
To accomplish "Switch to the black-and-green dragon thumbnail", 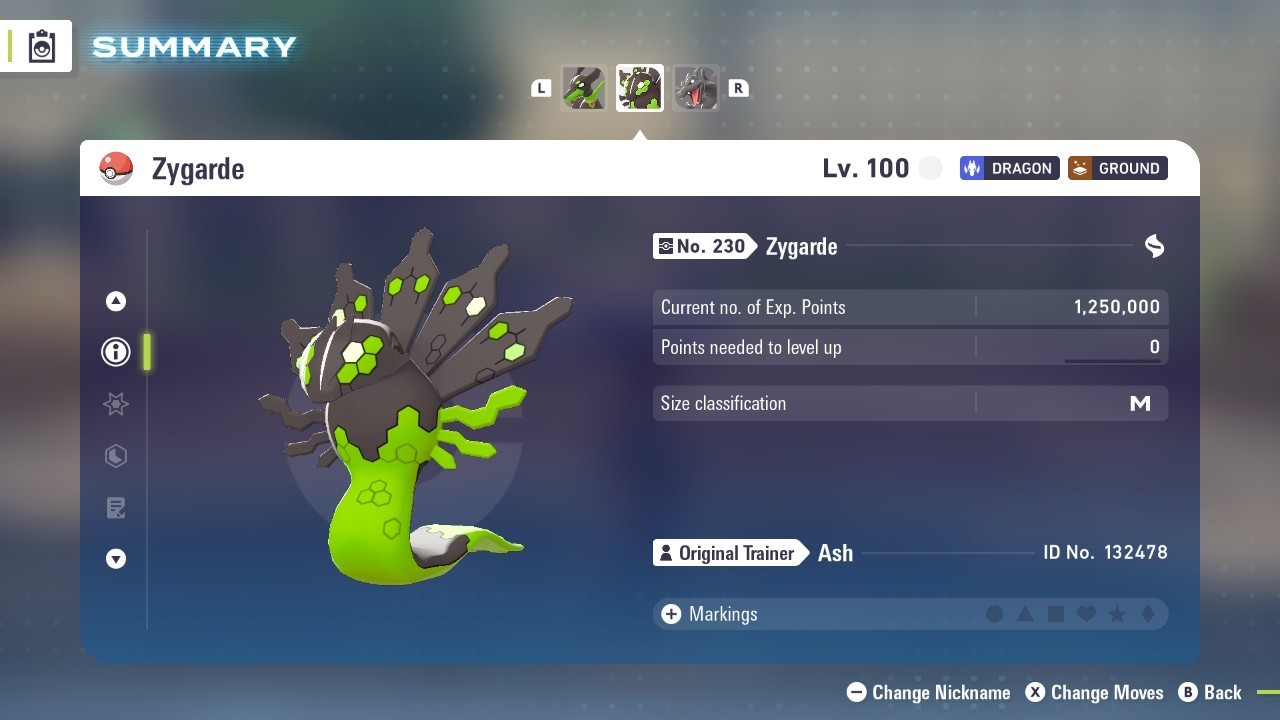I will [x=583, y=88].
